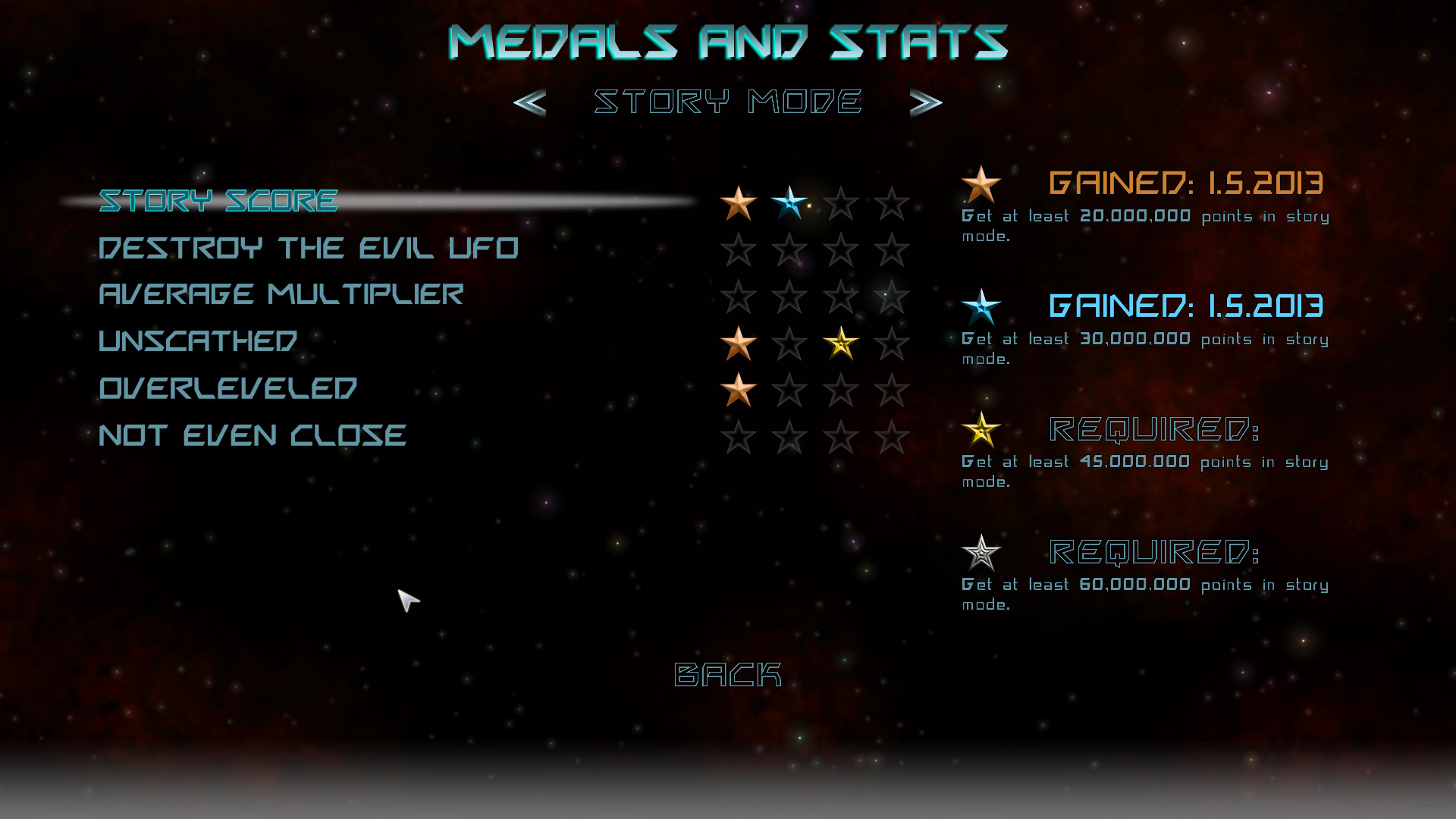Screen dimensions: 1456x819
Task: Click the Back button
Action: click(x=726, y=673)
